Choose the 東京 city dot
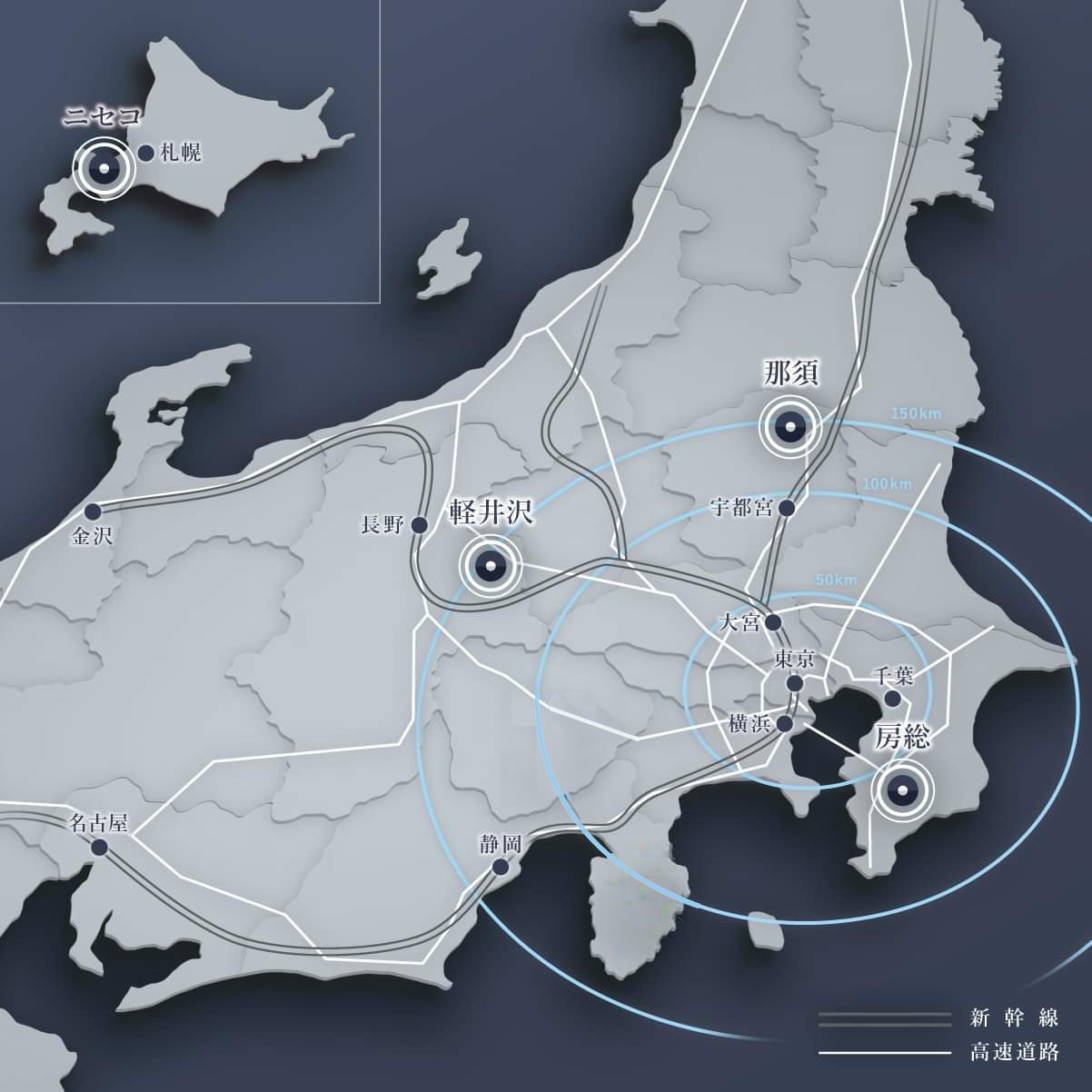Viewport: 1092px width, 1092px height. click(x=795, y=682)
